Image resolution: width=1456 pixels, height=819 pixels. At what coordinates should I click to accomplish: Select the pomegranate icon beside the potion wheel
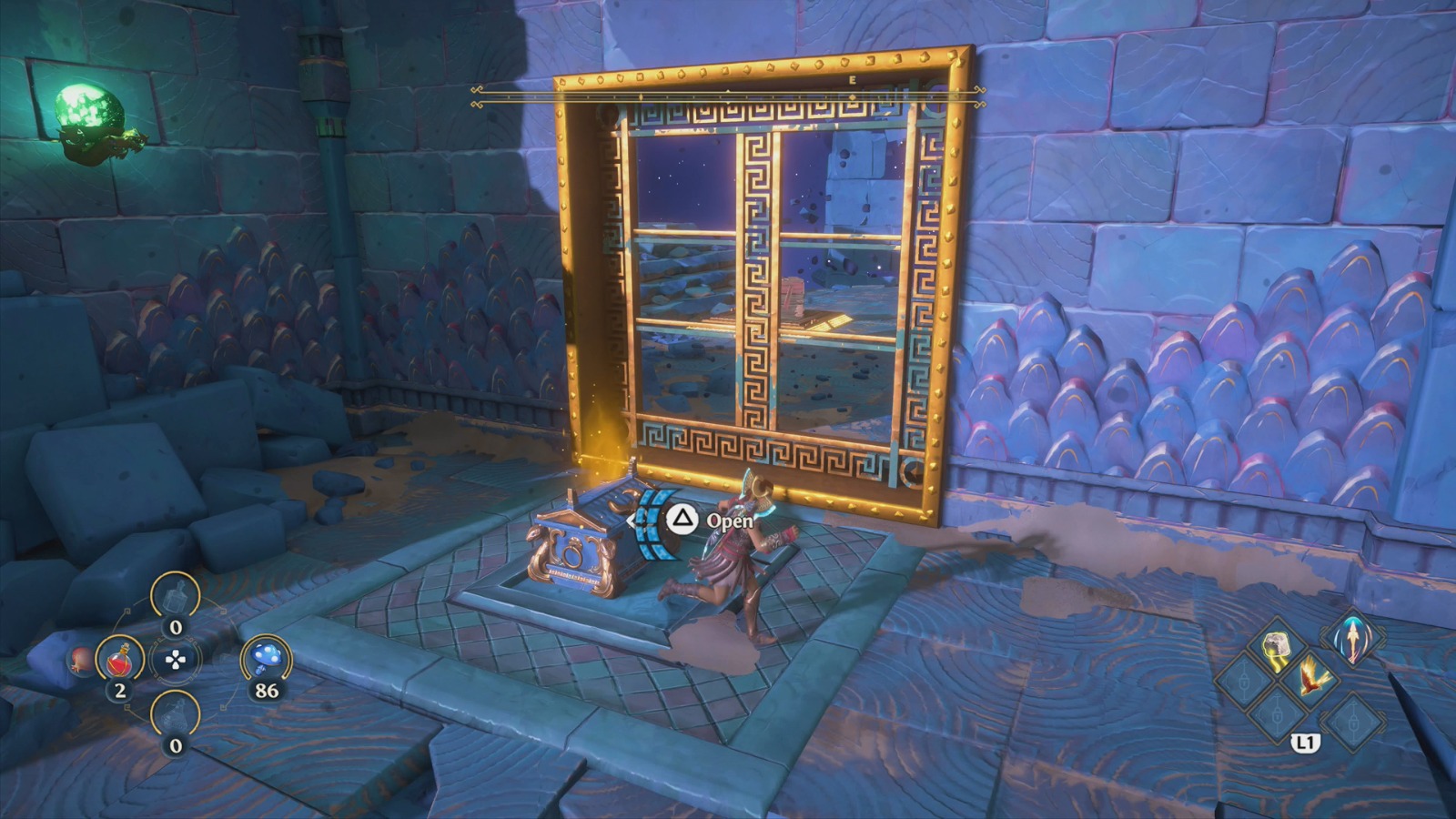(79, 662)
